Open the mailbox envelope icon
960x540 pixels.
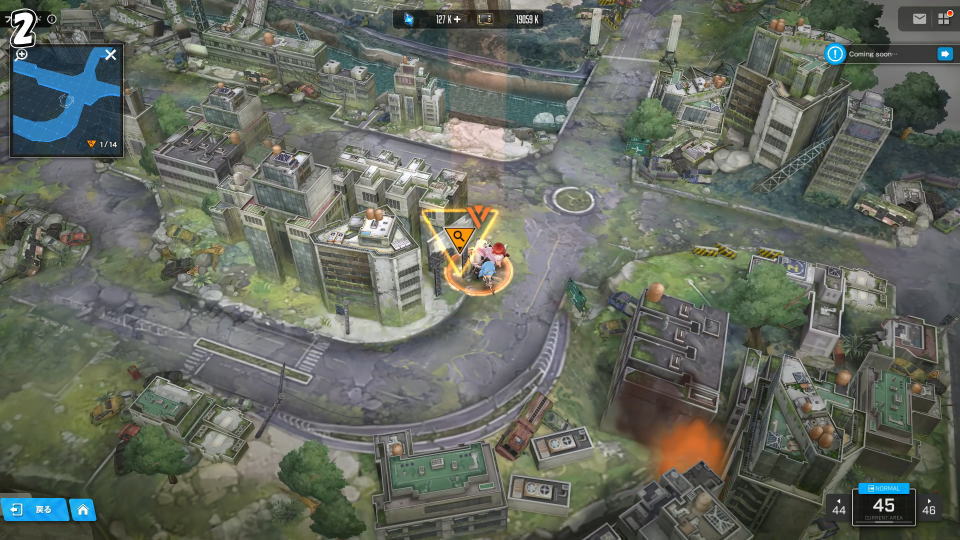pyautogui.click(x=919, y=18)
